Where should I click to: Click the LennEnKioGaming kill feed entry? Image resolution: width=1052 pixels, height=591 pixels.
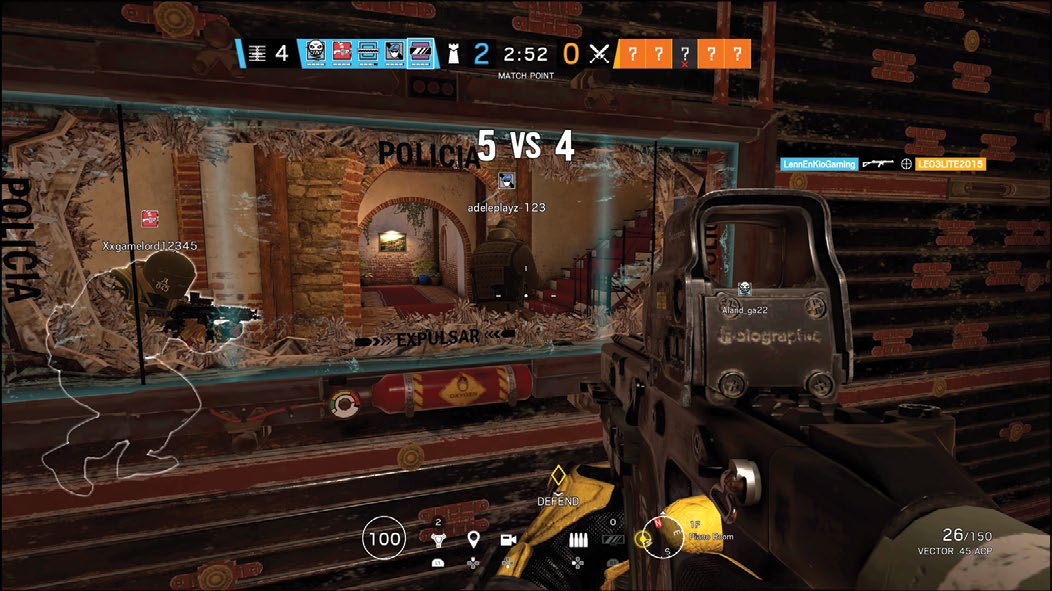point(819,163)
